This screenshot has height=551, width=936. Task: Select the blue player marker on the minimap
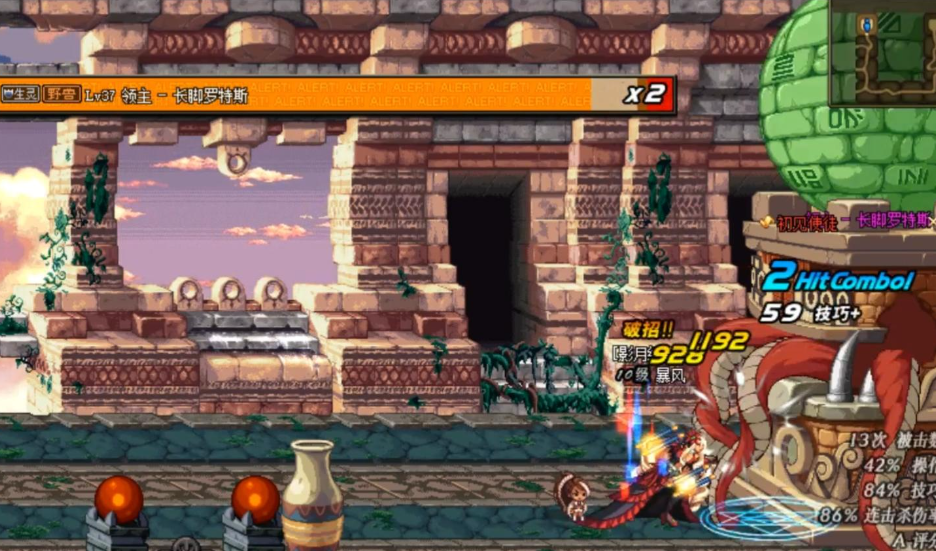[x=867, y=24]
